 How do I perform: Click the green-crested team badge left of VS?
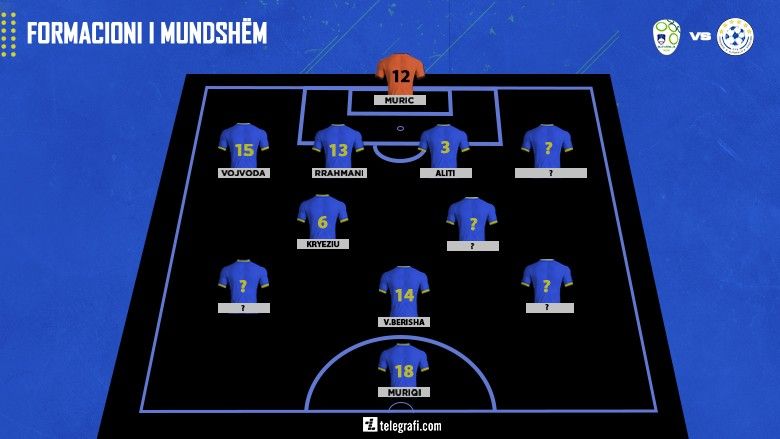(x=667, y=35)
